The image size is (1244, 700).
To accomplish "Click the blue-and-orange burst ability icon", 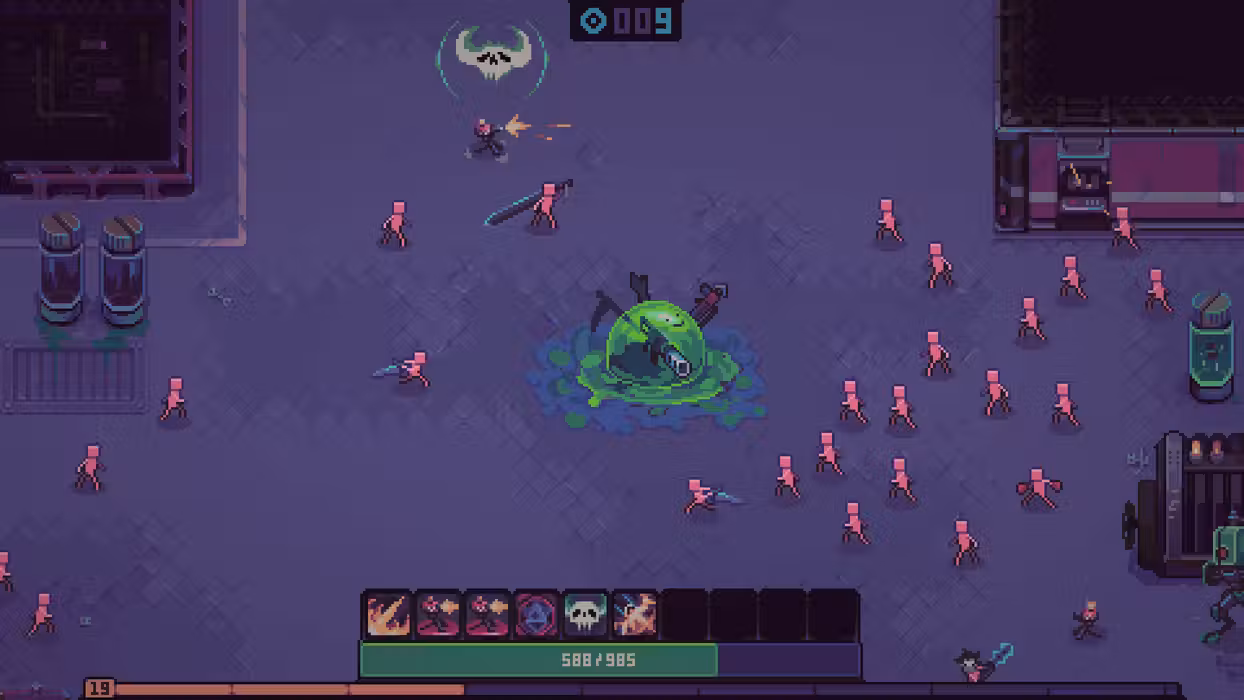I will coord(634,614).
